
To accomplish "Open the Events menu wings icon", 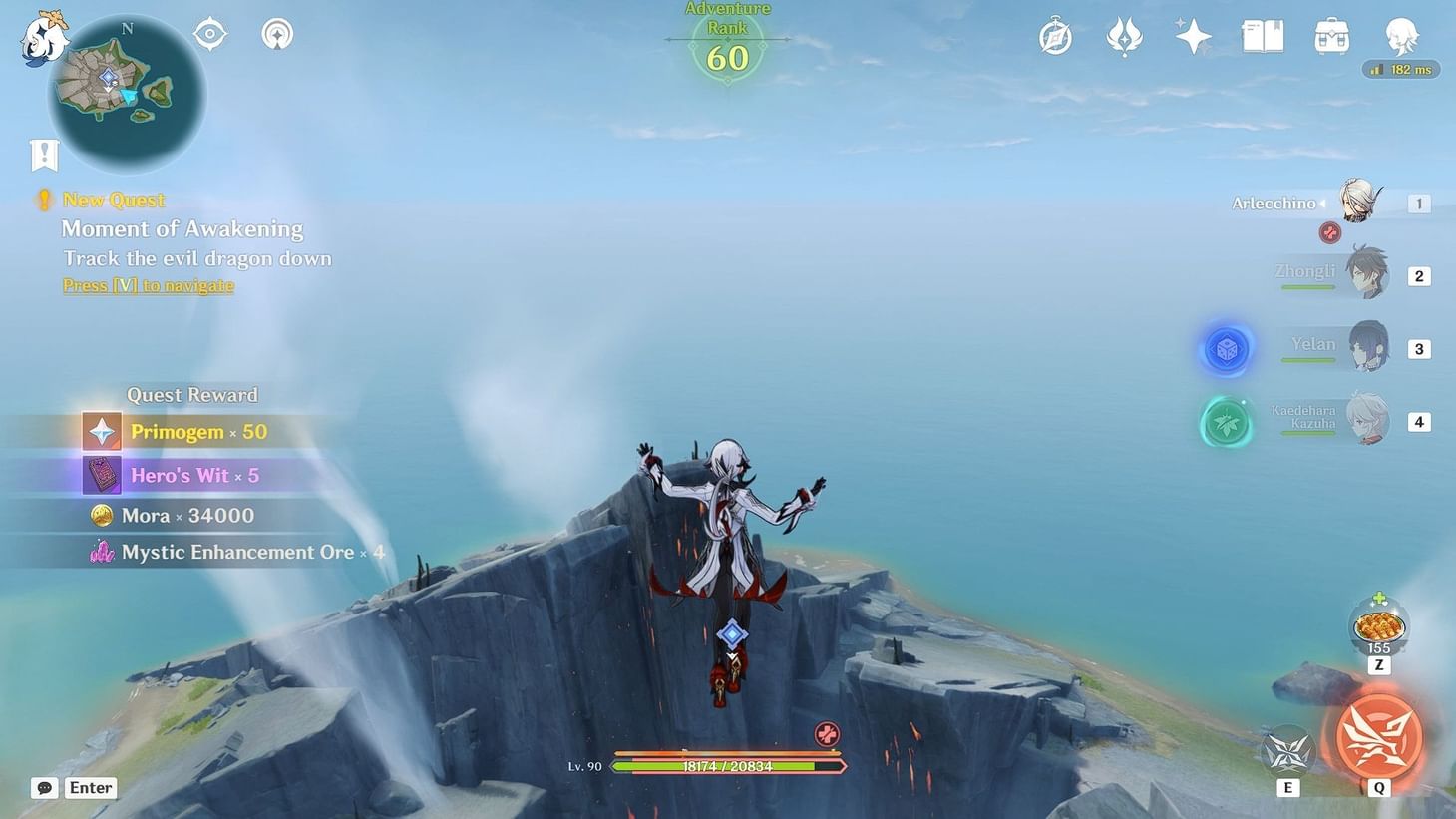I will coord(1124,35).
